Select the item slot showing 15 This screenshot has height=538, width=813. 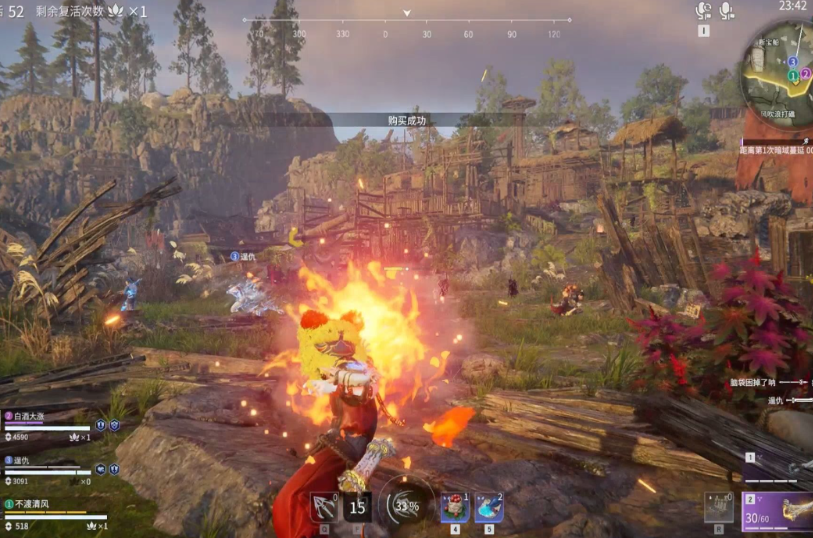point(357,507)
